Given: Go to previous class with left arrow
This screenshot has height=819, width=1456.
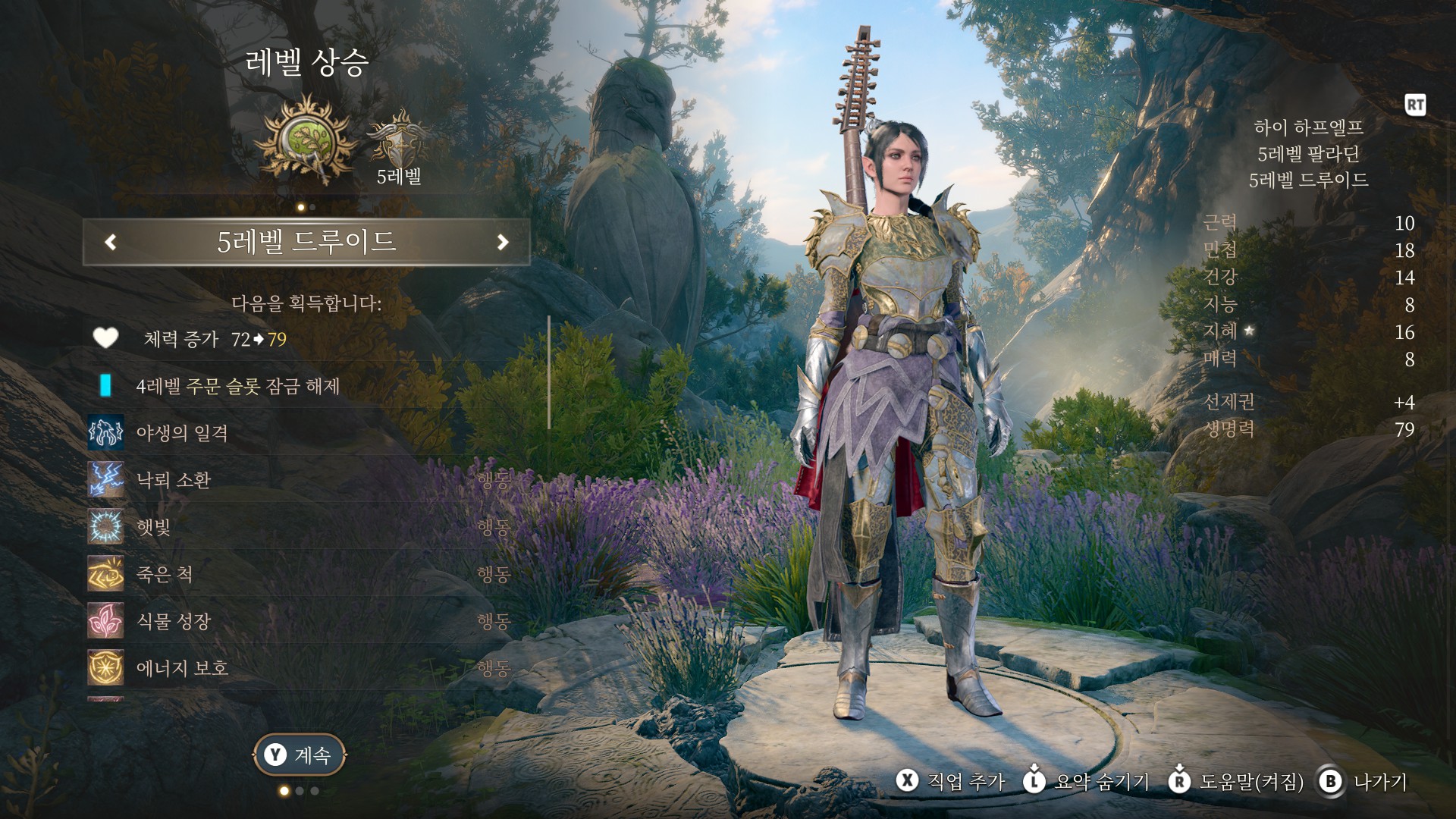Looking at the screenshot, I should pos(111,242).
